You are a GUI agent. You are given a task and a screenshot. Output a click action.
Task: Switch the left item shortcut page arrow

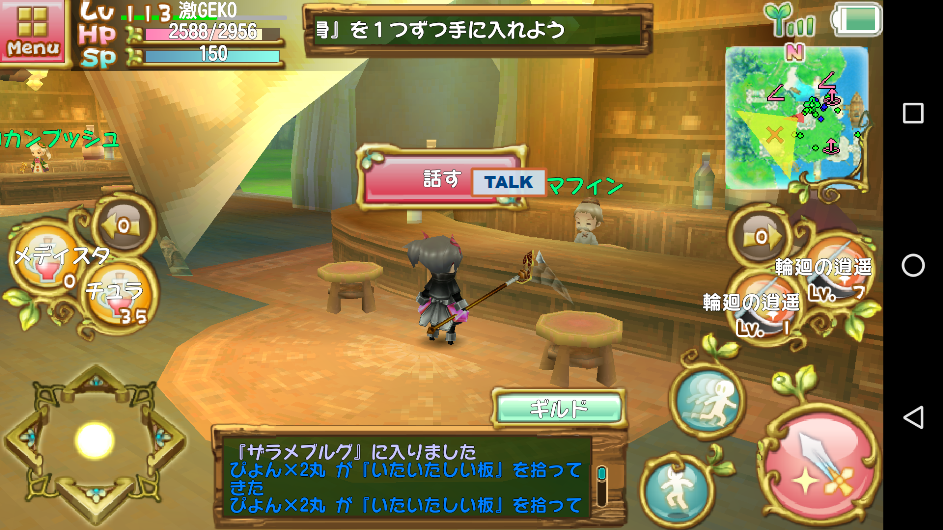(x=121, y=224)
